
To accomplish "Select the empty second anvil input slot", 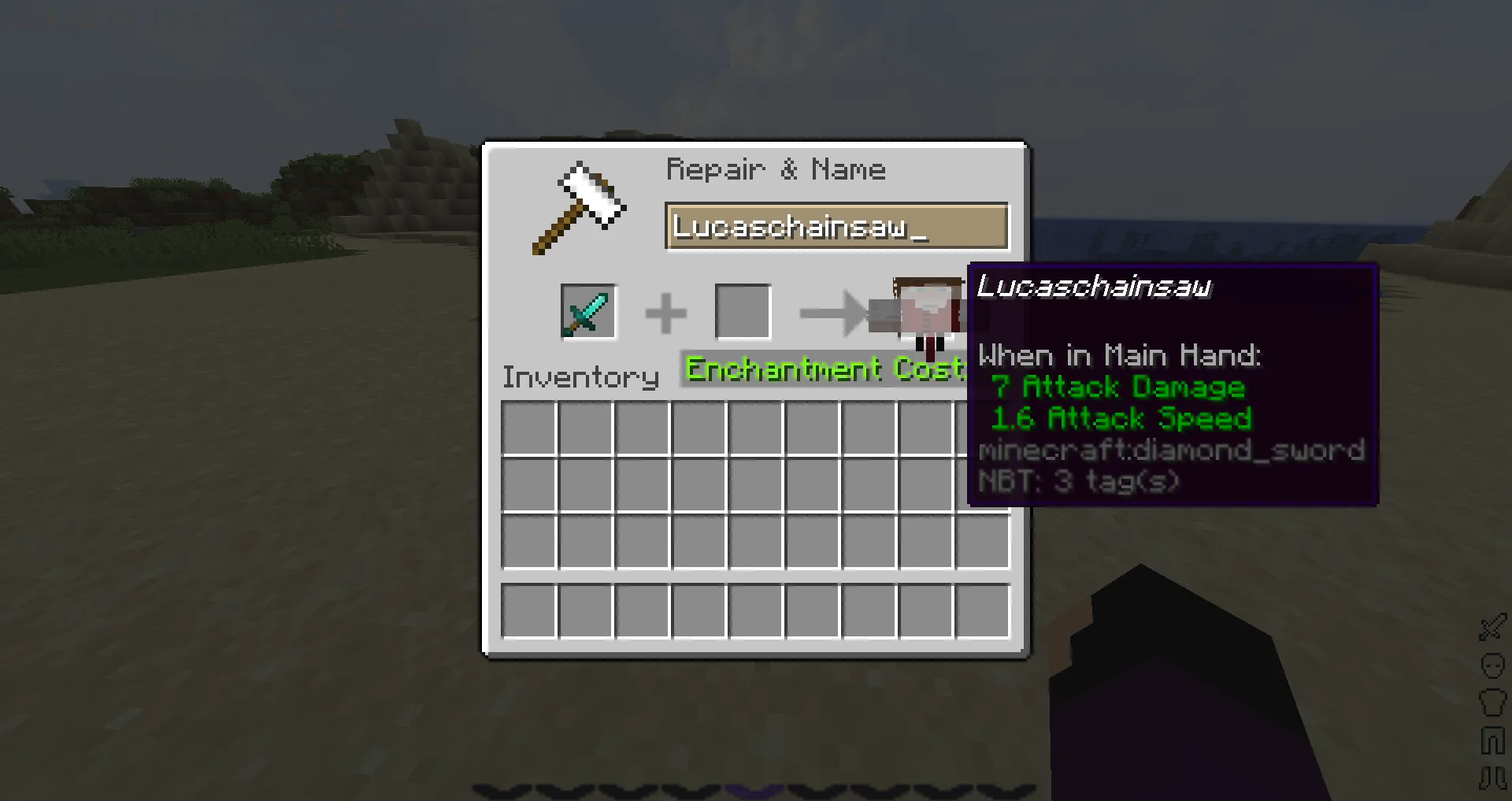I will click(742, 310).
